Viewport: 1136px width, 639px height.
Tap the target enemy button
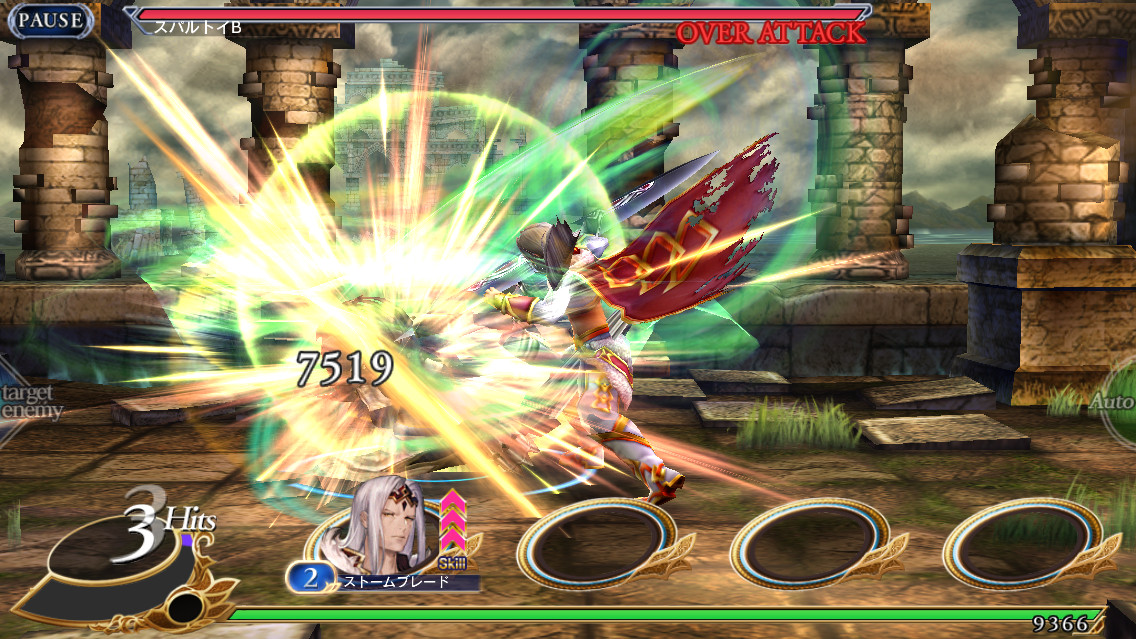point(28,401)
